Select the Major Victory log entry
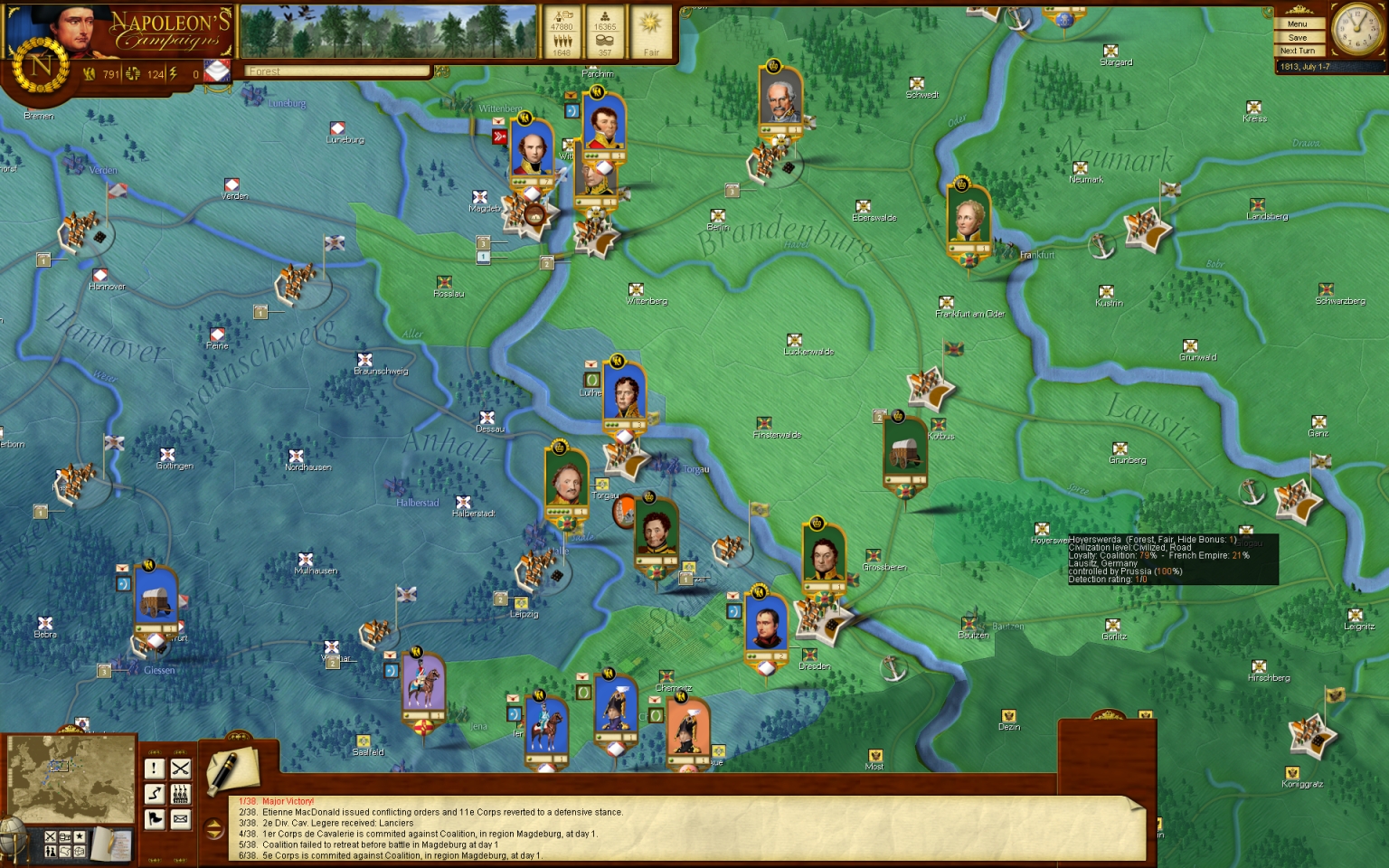This screenshot has height=868, width=1389. [x=288, y=801]
